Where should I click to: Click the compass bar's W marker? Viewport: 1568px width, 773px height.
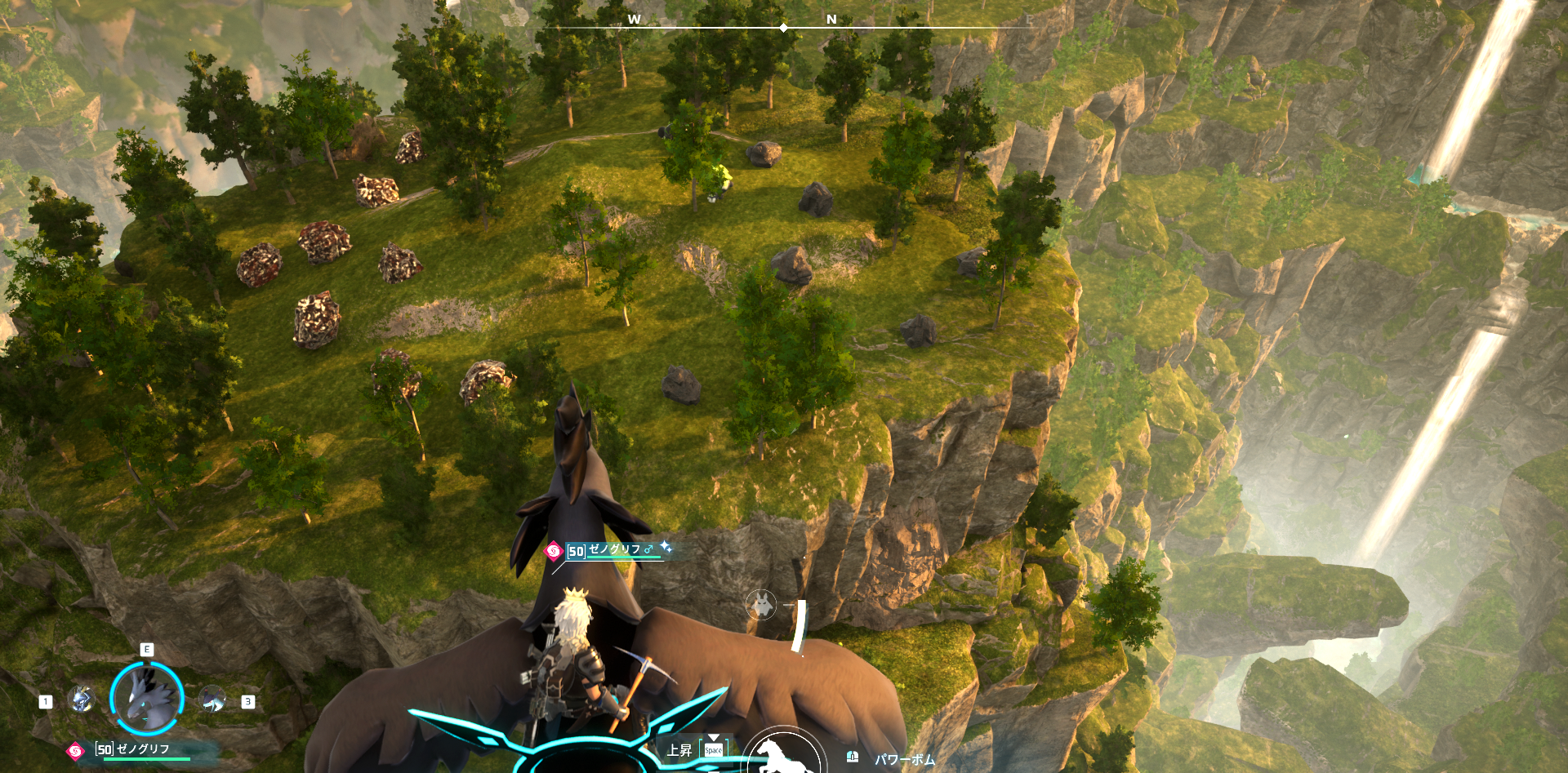(x=634, y=20)
